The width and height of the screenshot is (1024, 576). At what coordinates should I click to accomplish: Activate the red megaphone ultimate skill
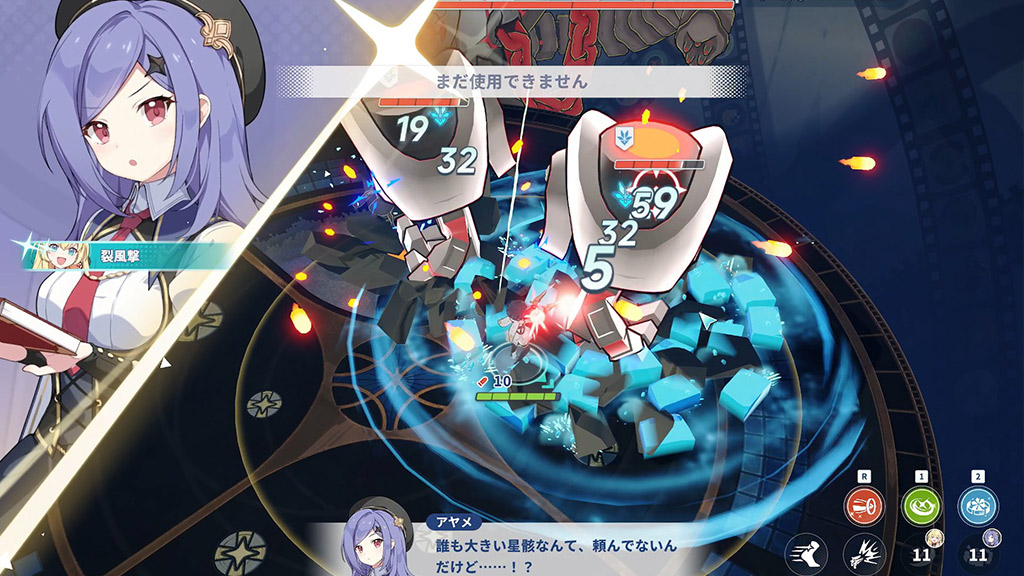(x=862, y=506)
